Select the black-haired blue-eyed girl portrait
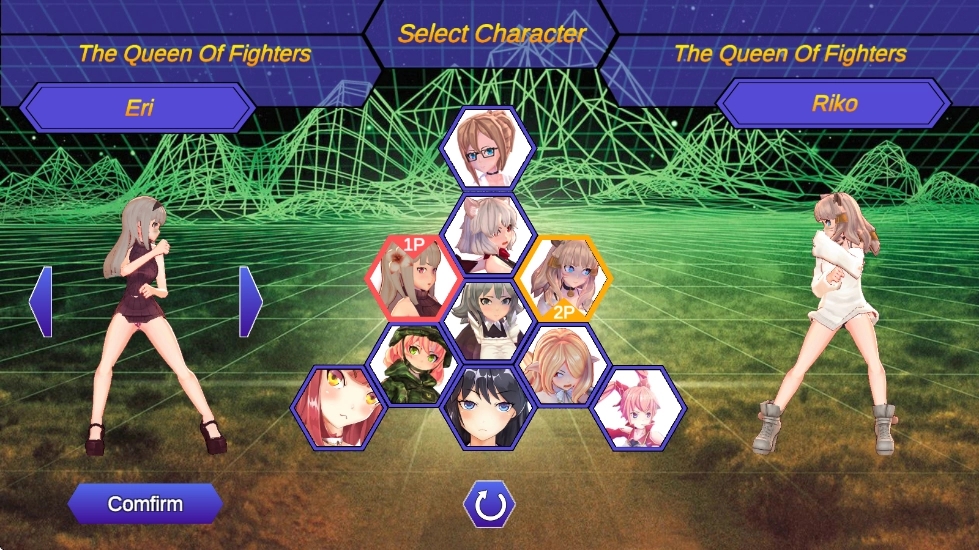 point(488,407)
